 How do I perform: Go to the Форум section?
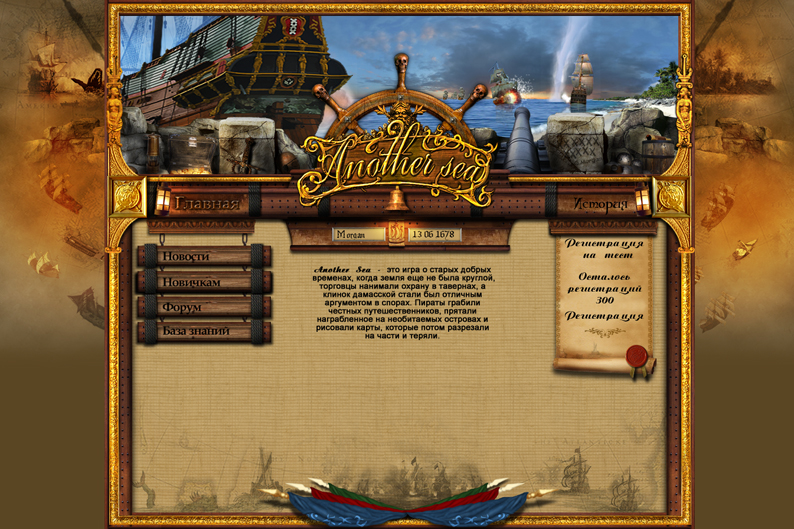pyautogui.click(x=204, y=307)
